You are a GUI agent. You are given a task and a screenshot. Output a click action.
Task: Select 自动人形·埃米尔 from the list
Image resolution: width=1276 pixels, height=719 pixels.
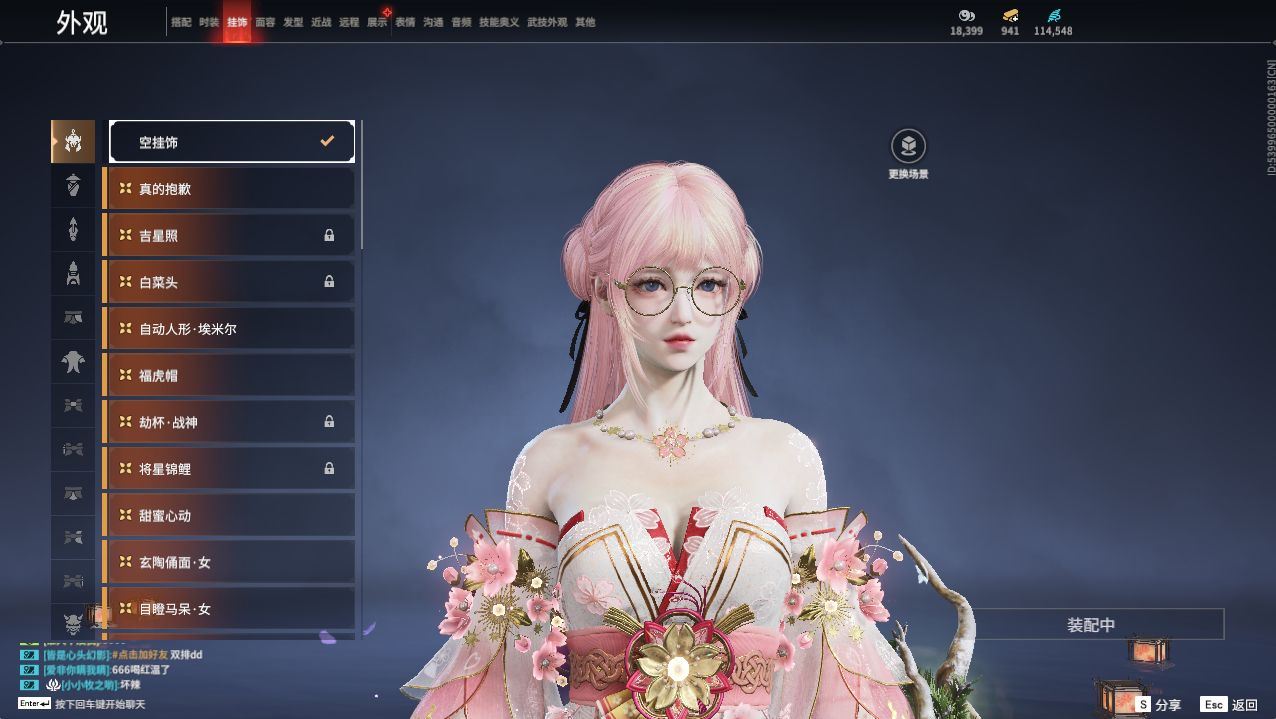(229, 329)
